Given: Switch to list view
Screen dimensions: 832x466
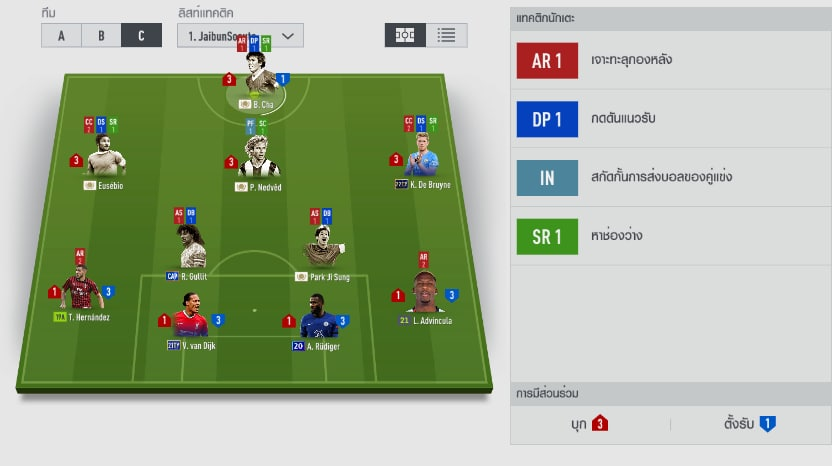Looking at the screenshot, I should click(446, 35).
